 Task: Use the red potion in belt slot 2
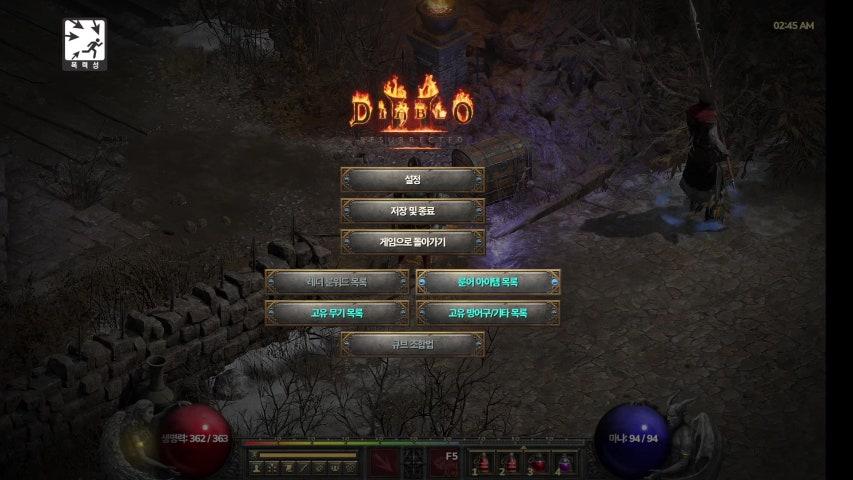(511, 462)
